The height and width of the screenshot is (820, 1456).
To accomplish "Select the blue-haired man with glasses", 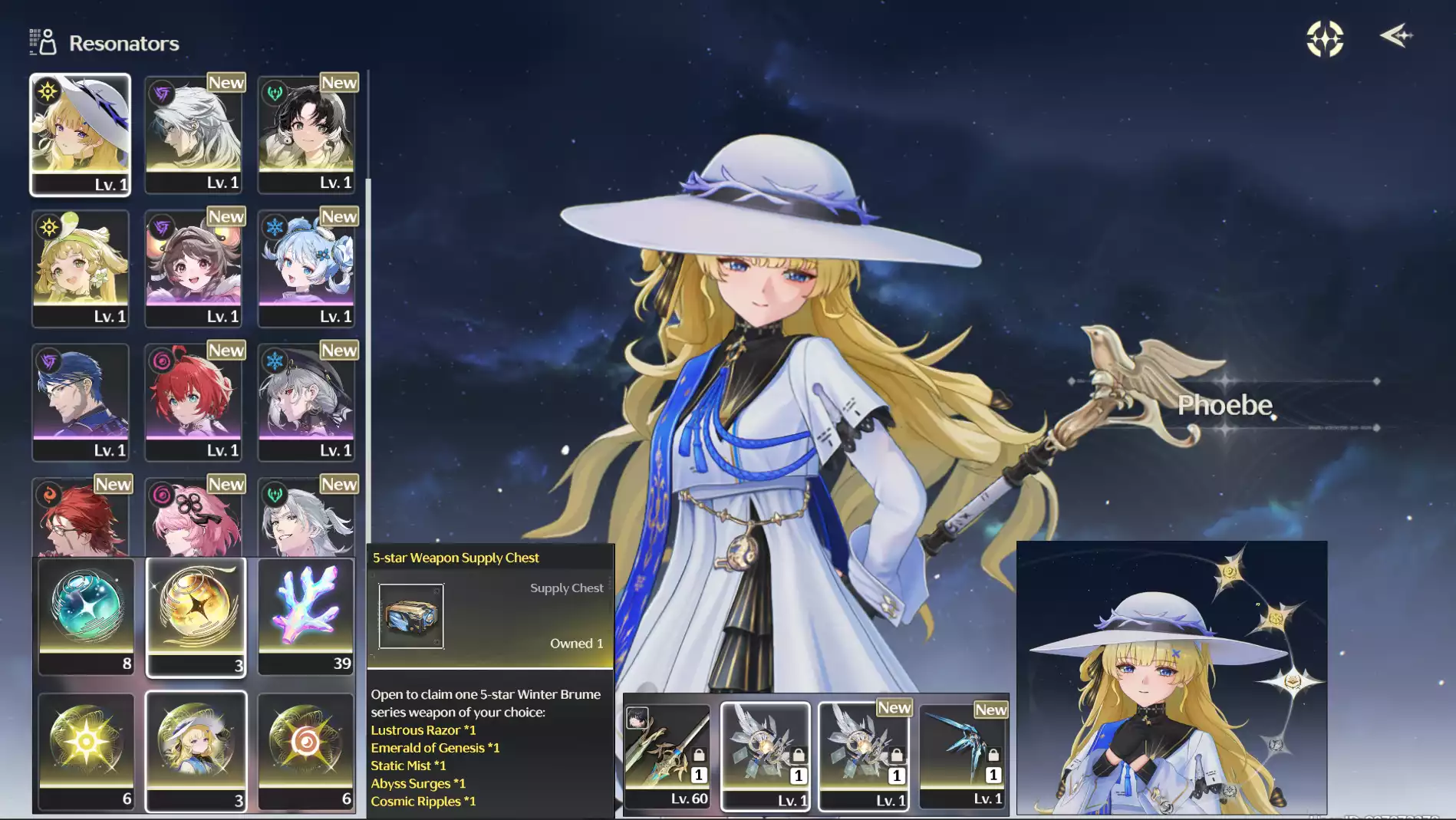I will point(80,402).
